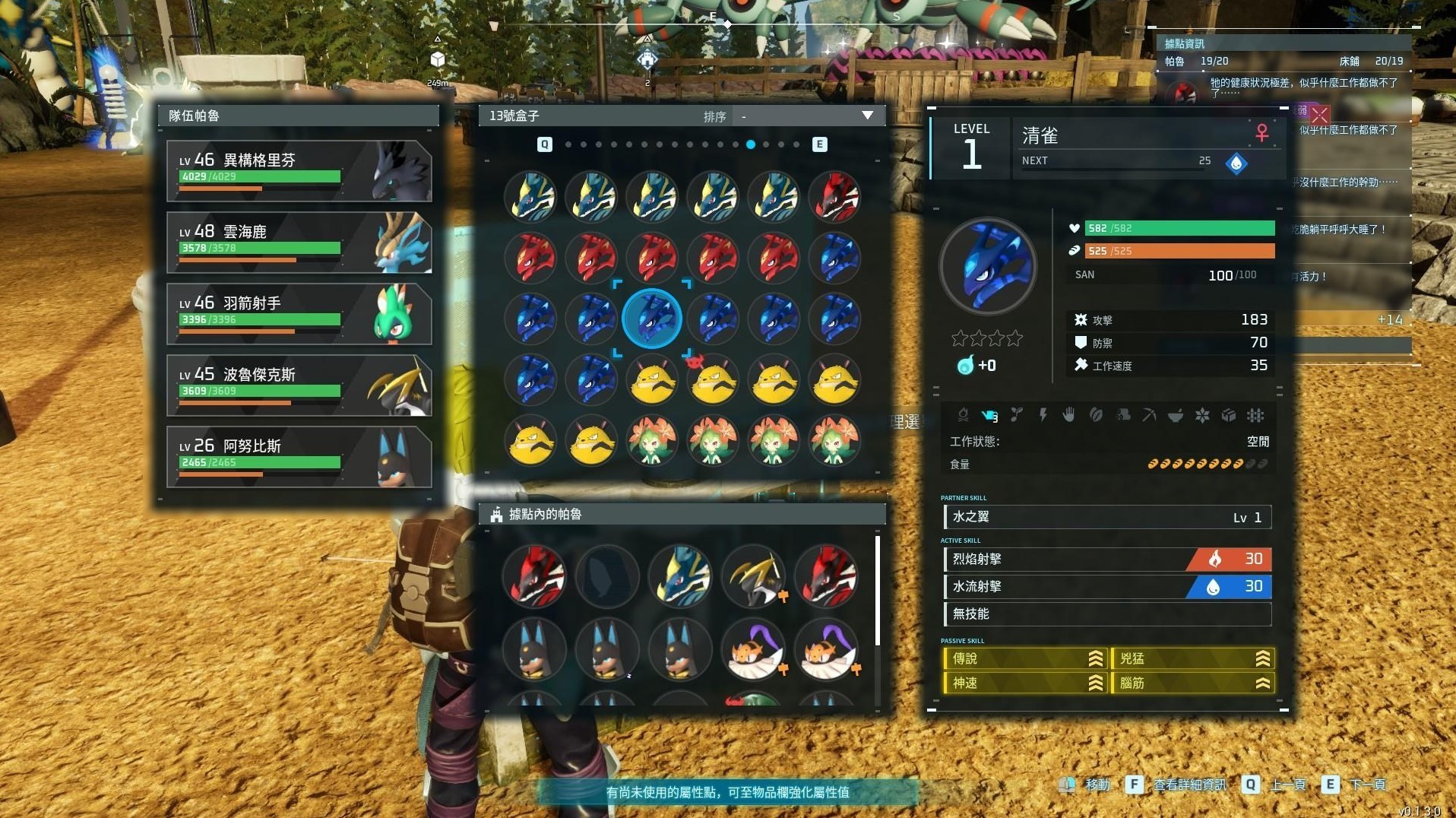1456x818 pixels.
Task: Click the 清雀 portrait in details panel
Action: (x=987, y=267)
